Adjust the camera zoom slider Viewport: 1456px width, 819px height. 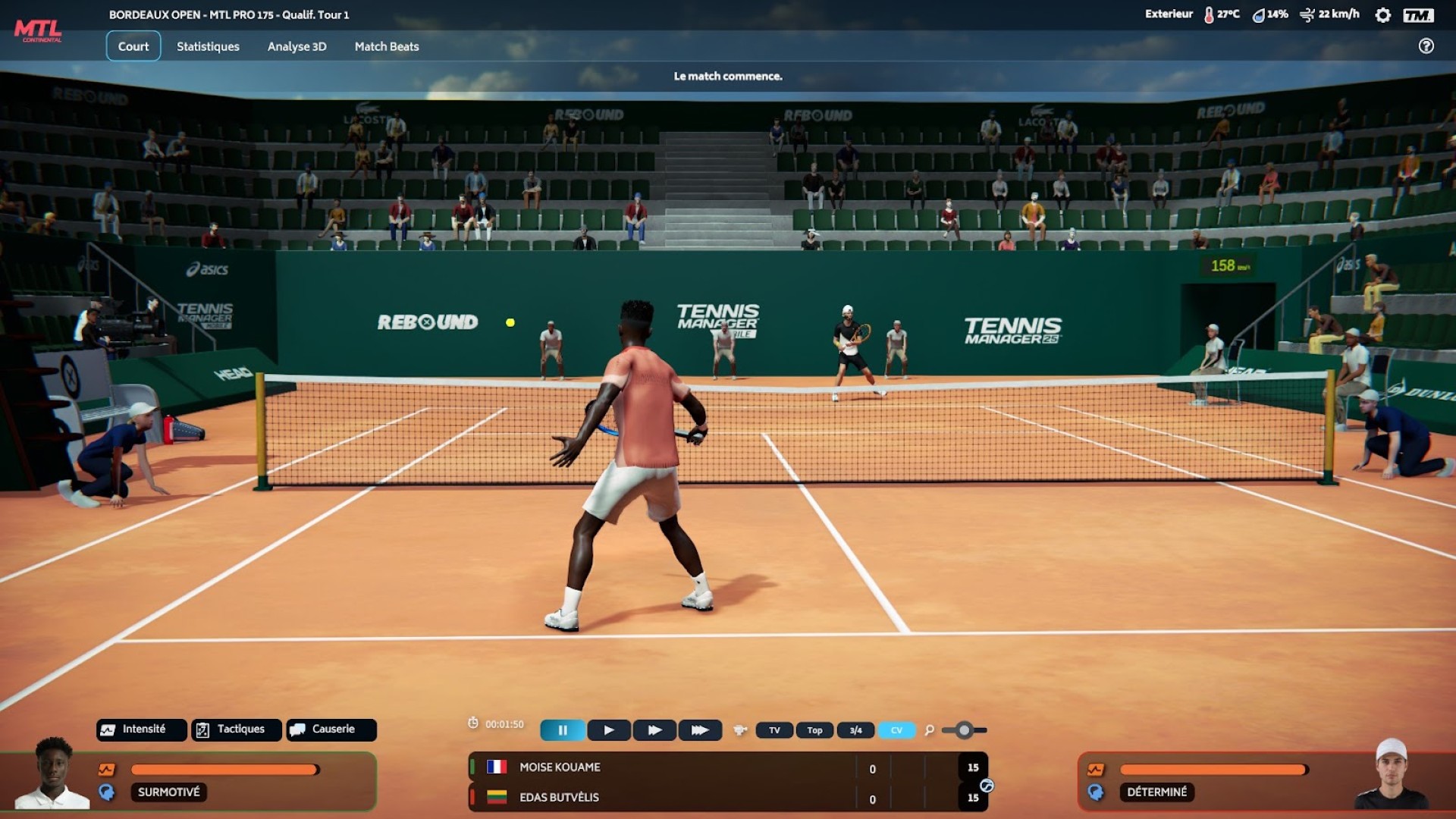964,730
